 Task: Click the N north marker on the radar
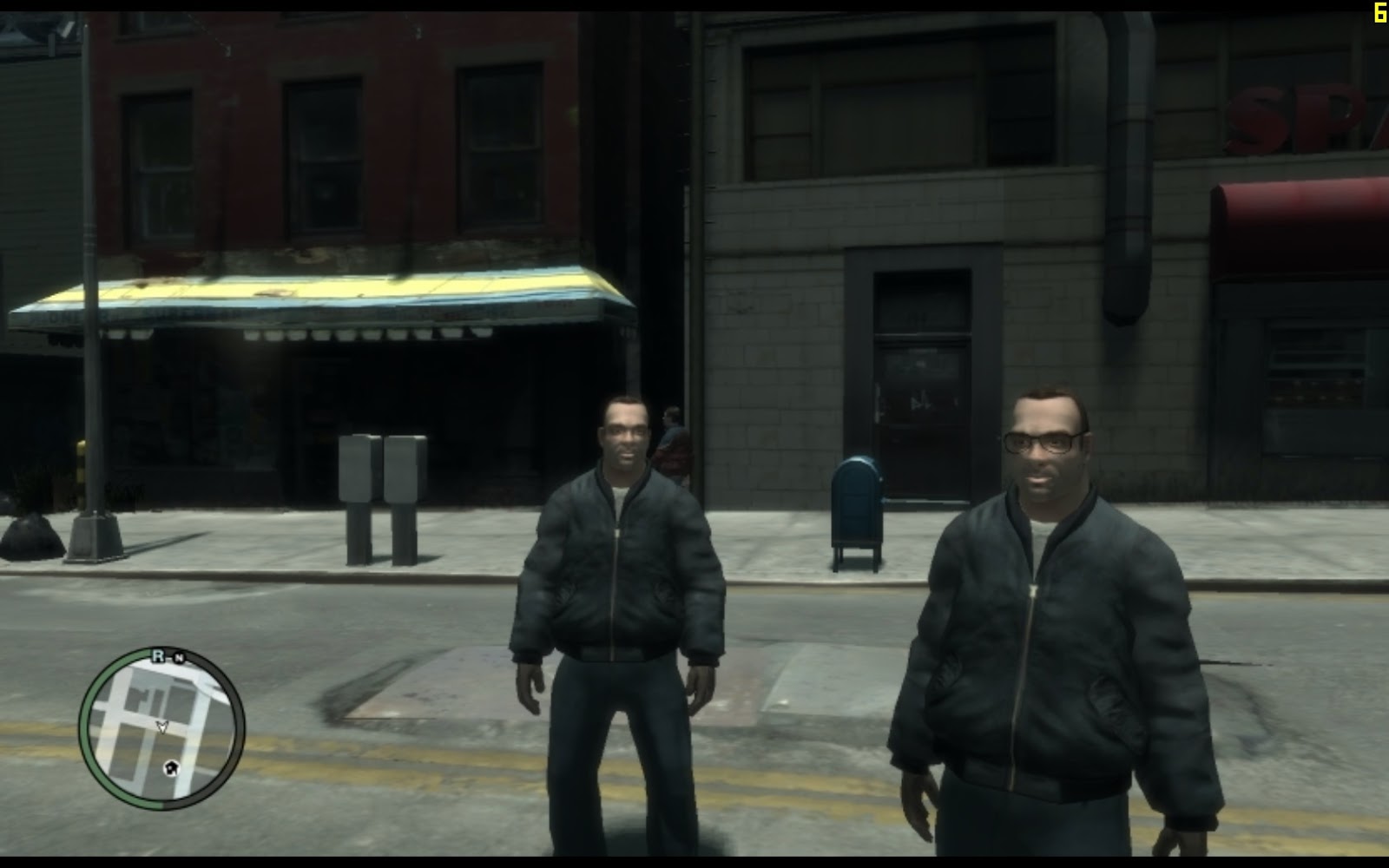pos(180,657)
